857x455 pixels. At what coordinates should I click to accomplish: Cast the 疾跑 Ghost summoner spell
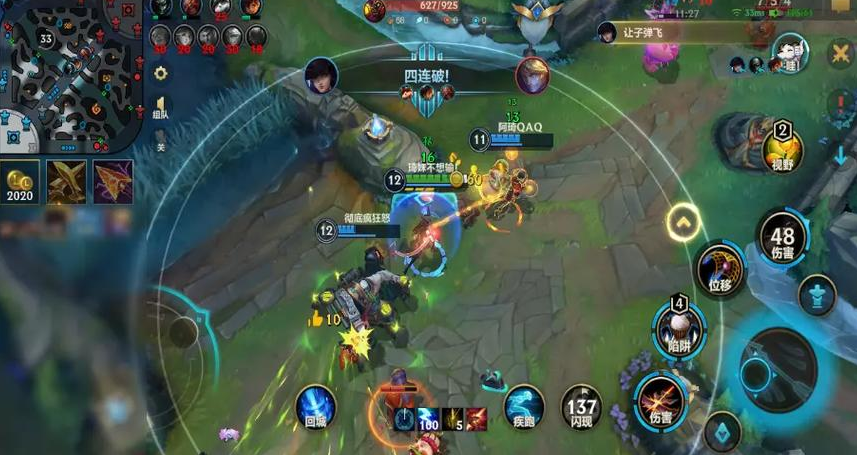pos(524,407)
